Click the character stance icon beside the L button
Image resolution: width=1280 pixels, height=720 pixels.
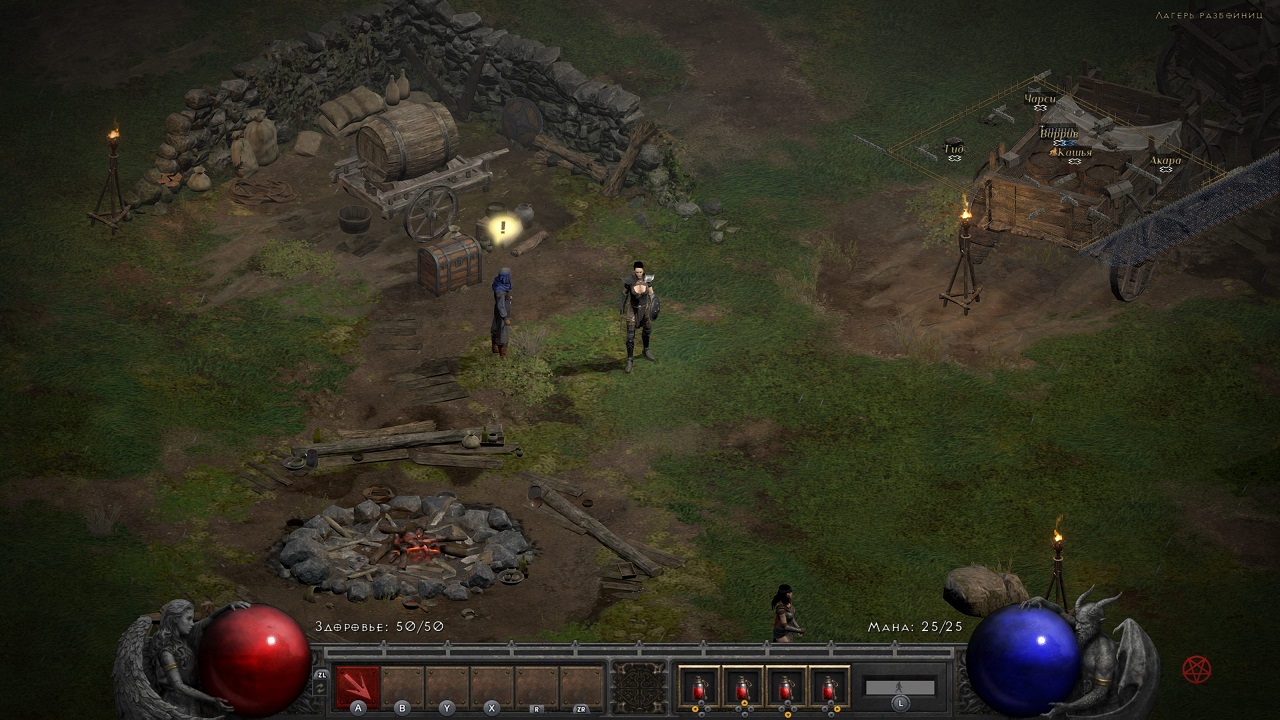(x=898, y=687)
